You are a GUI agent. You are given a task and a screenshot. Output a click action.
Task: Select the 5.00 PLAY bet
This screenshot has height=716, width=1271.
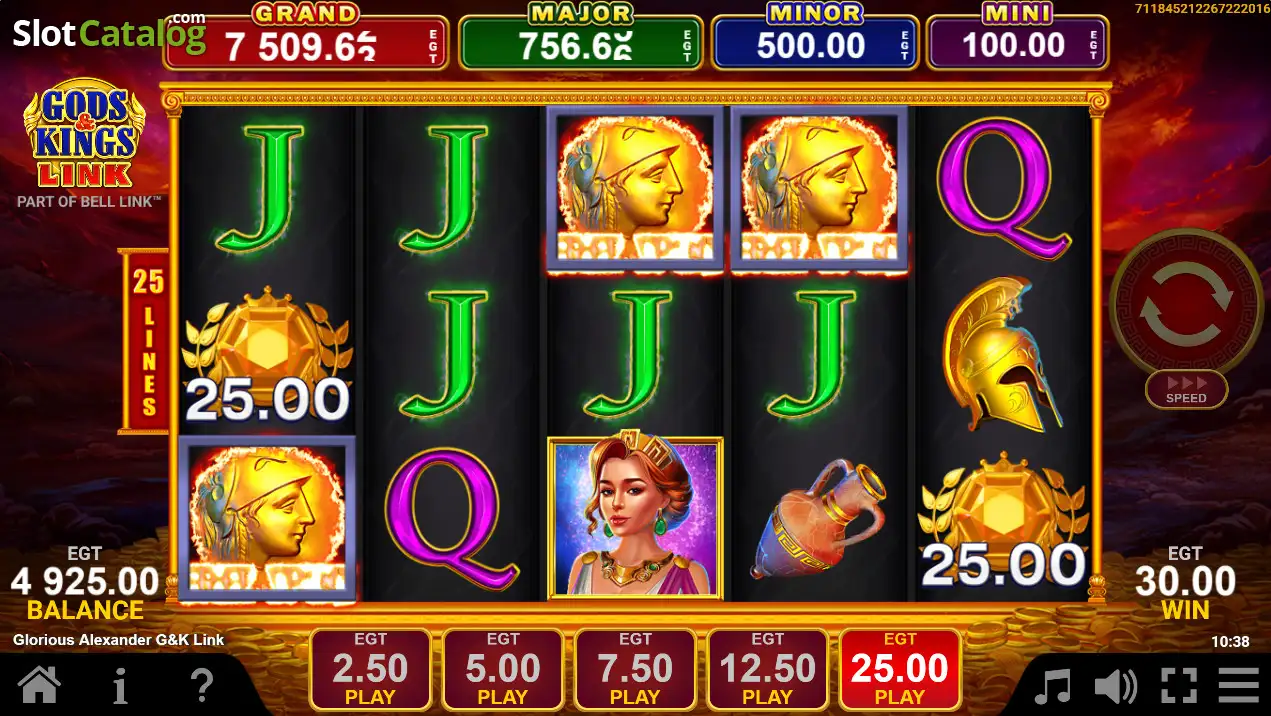click(x=502, y=670)
